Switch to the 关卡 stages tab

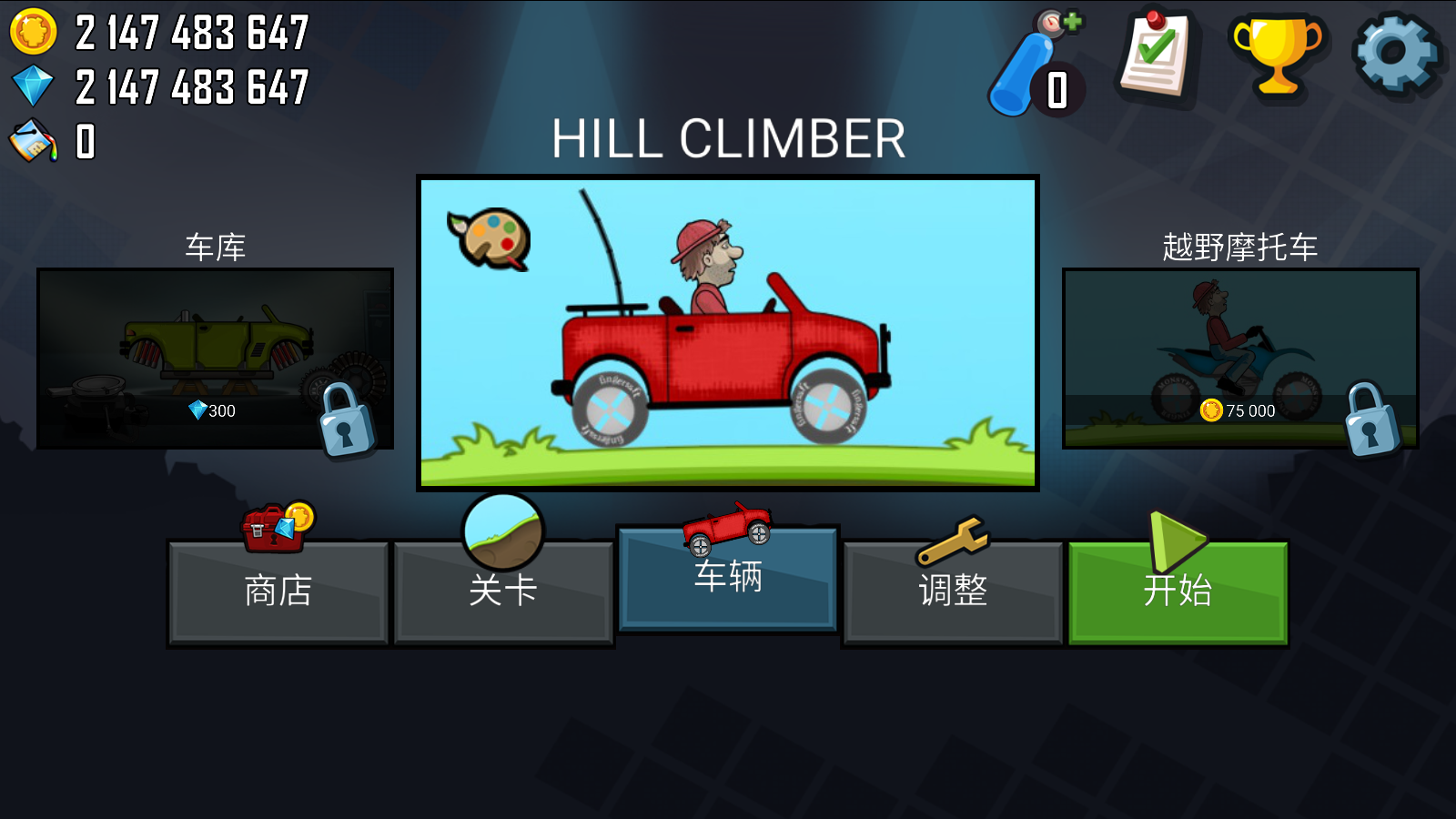(x=503, y=591)
